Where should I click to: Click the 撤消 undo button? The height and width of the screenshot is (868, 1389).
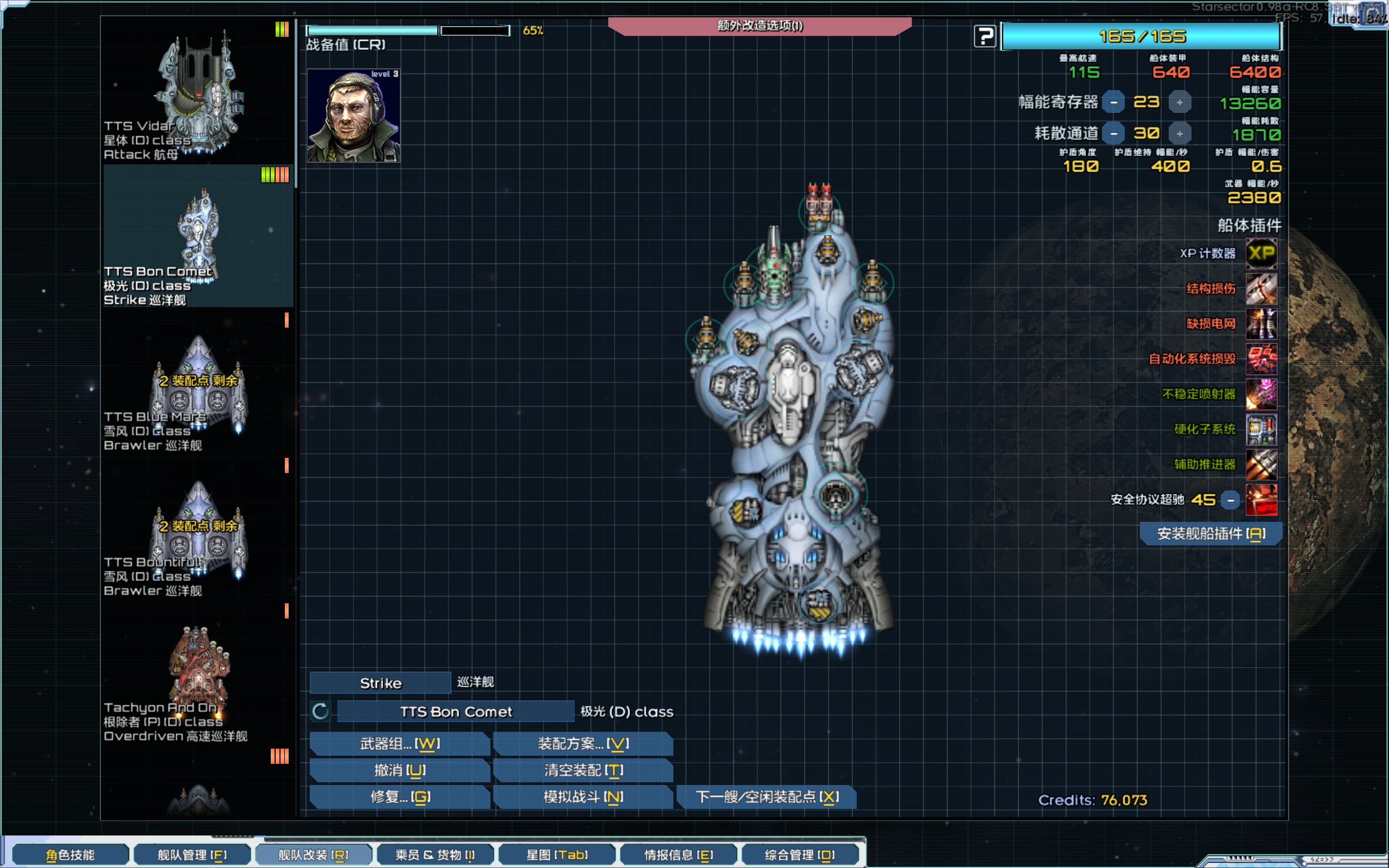[399, 770]
